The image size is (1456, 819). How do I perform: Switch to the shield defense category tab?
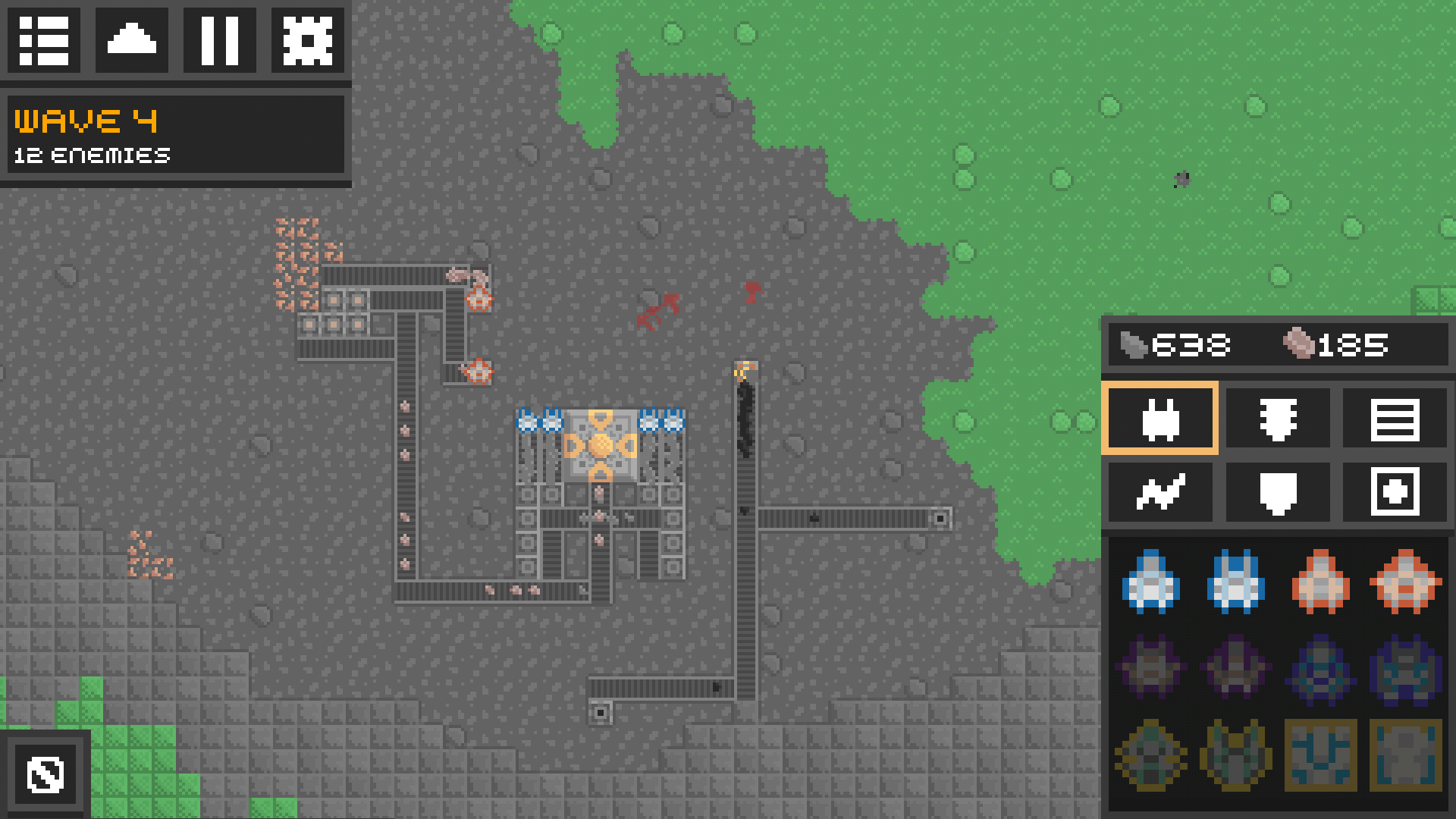1278,492
